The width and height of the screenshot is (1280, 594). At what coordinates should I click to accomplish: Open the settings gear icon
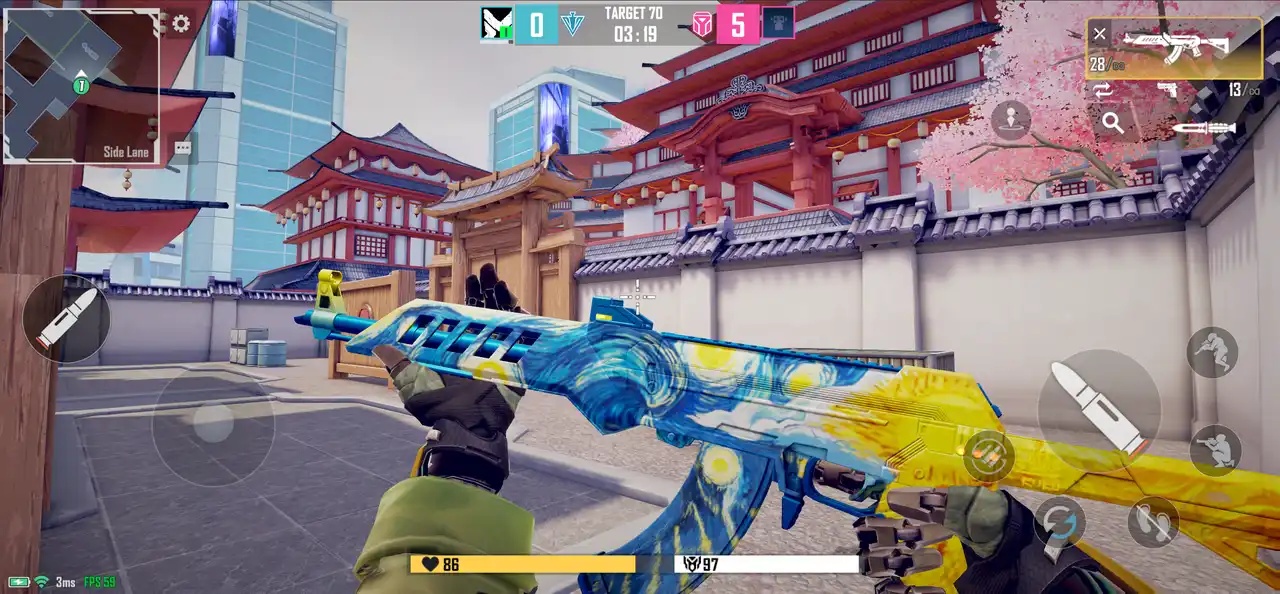coord(181,24)
